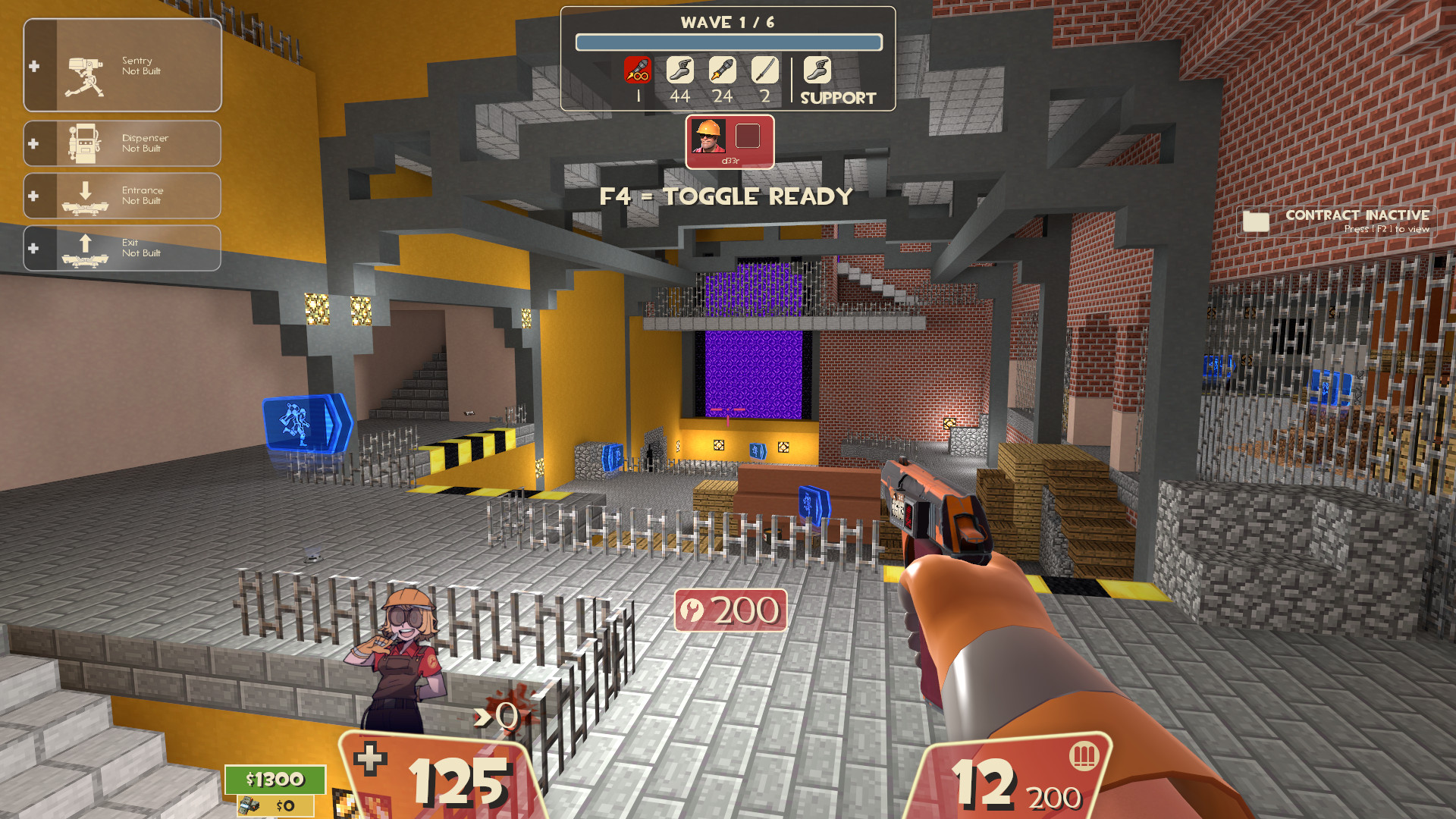Expand the Sentry row with its plus sign
The image size is (1456, 819).
[x=33, y=66]
